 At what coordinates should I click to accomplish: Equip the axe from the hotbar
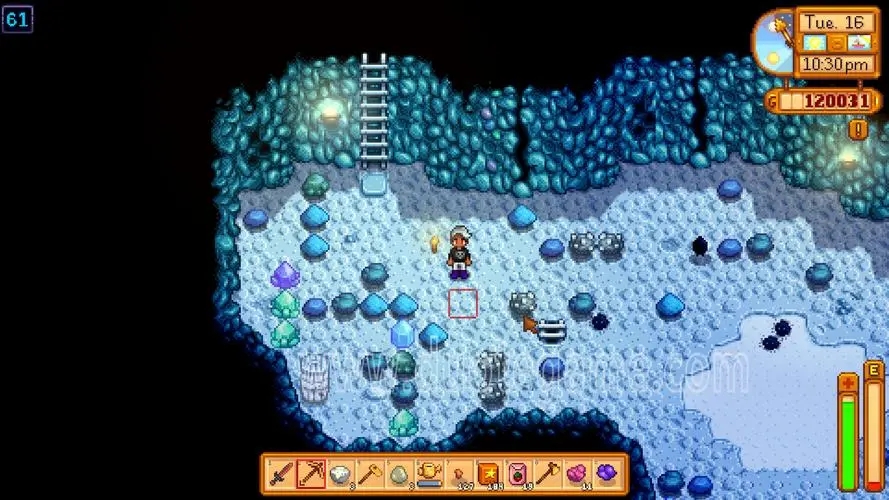(x=548, y=471)
